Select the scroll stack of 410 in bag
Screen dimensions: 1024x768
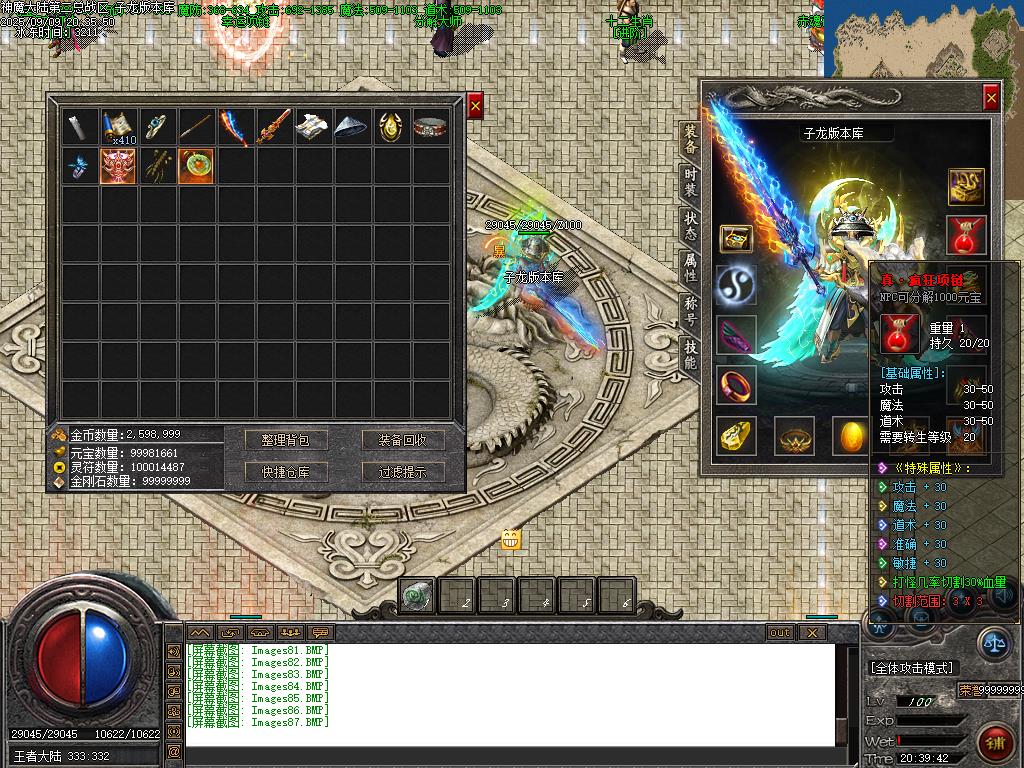pyautogui.click(x=119, y=126)
